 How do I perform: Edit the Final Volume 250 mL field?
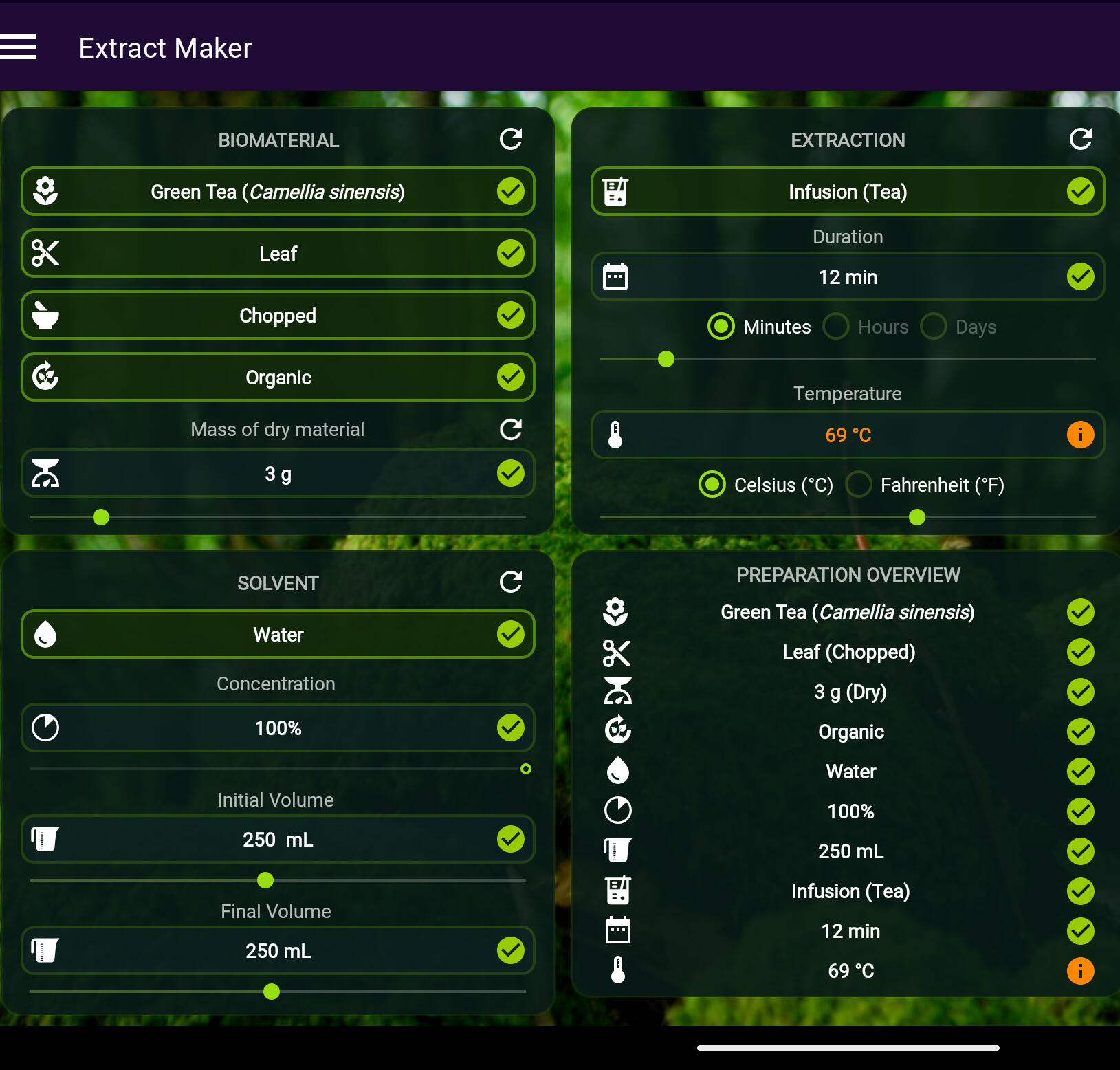tap(278, 951)
